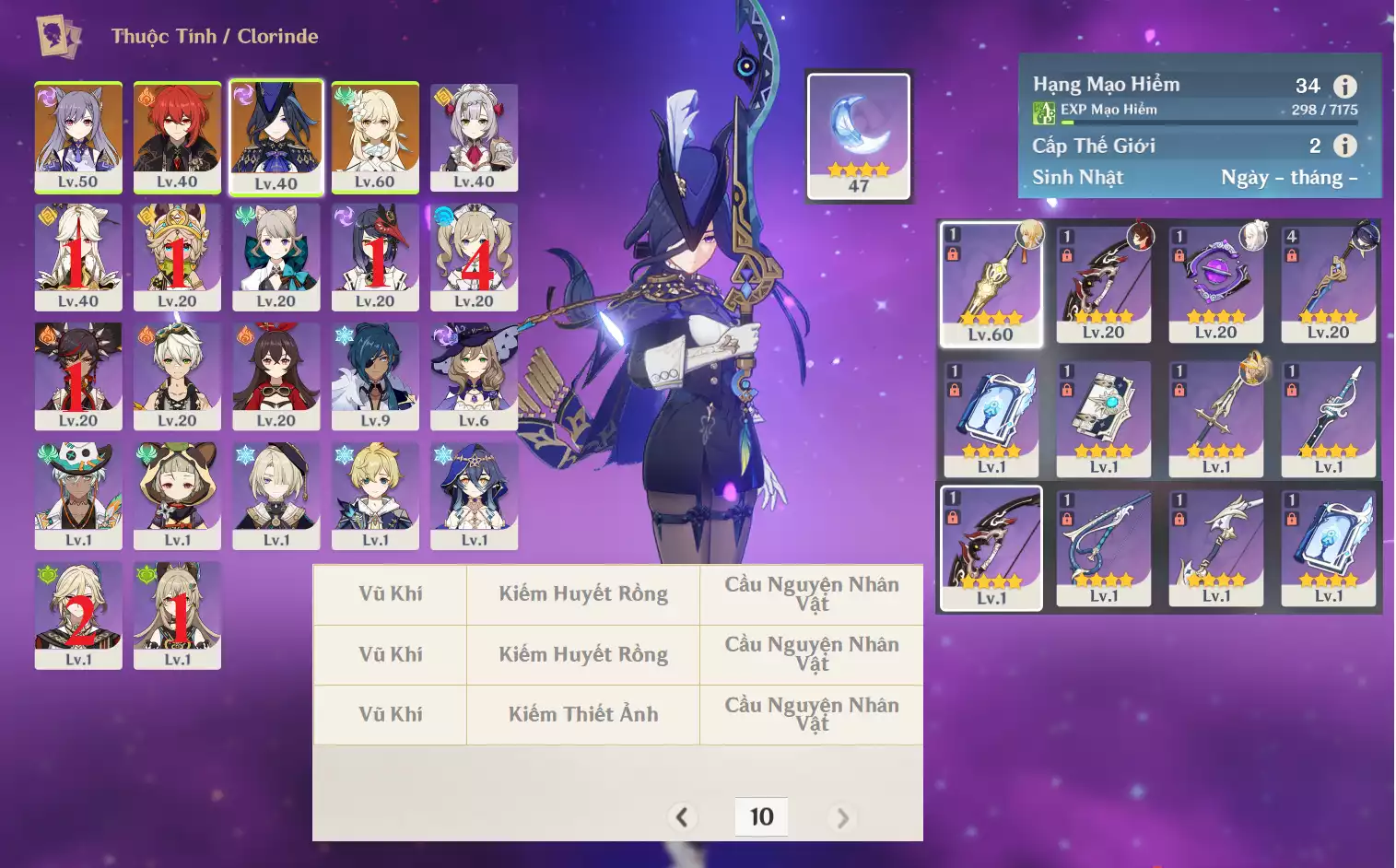The width and height of the screenshot is (1396, 868).
Task: Choose the red-haired Diluc portrait
Action: pos(177,136)
